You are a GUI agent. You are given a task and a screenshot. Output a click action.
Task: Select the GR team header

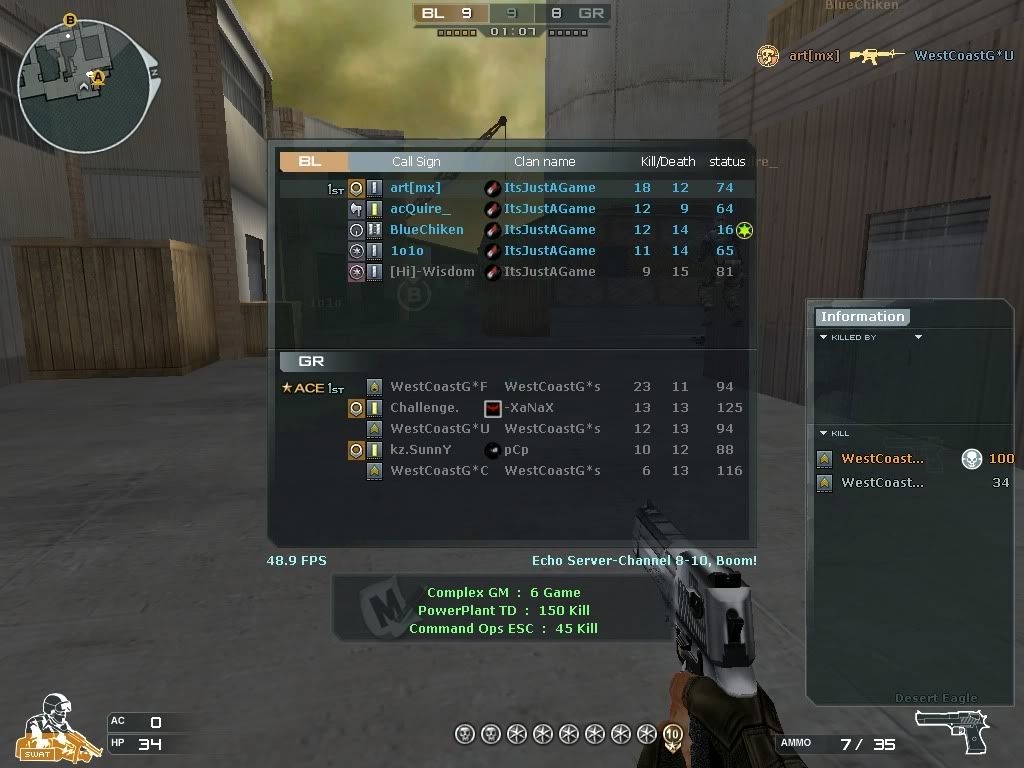pyautogui.click(x=312, y=361)
